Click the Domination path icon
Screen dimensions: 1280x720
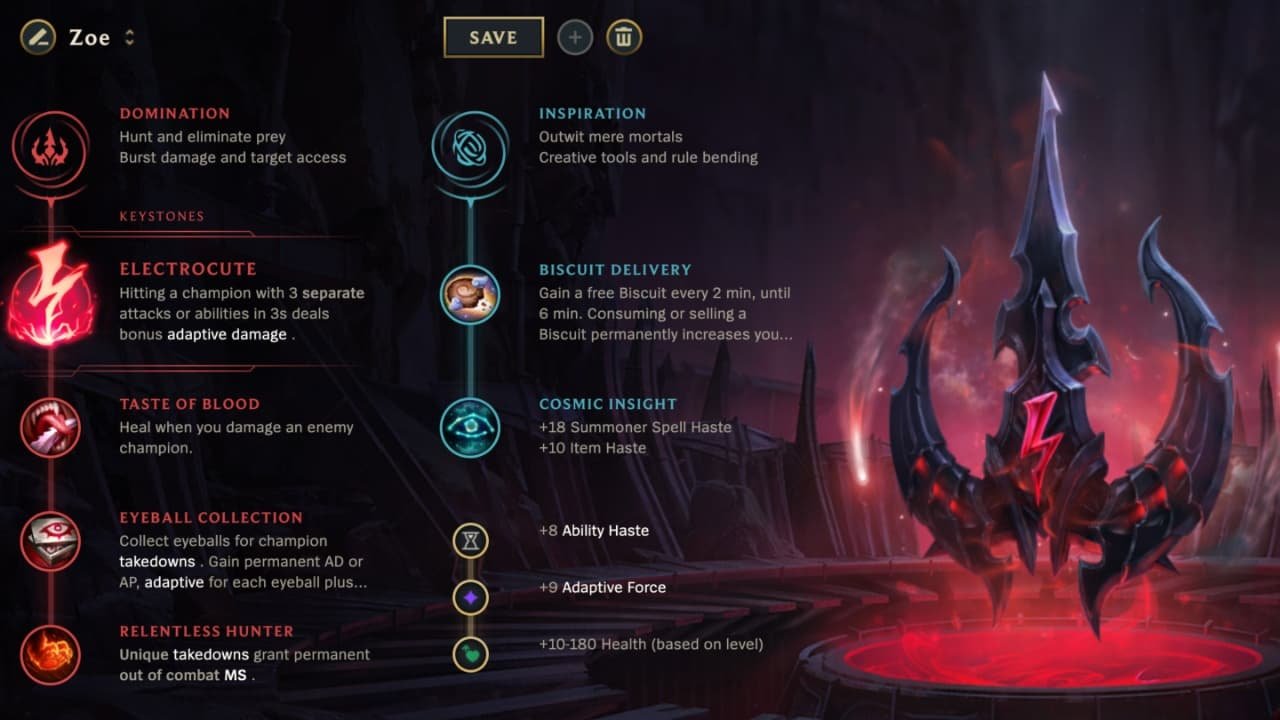pyautogui.click(x=50, y=146)
